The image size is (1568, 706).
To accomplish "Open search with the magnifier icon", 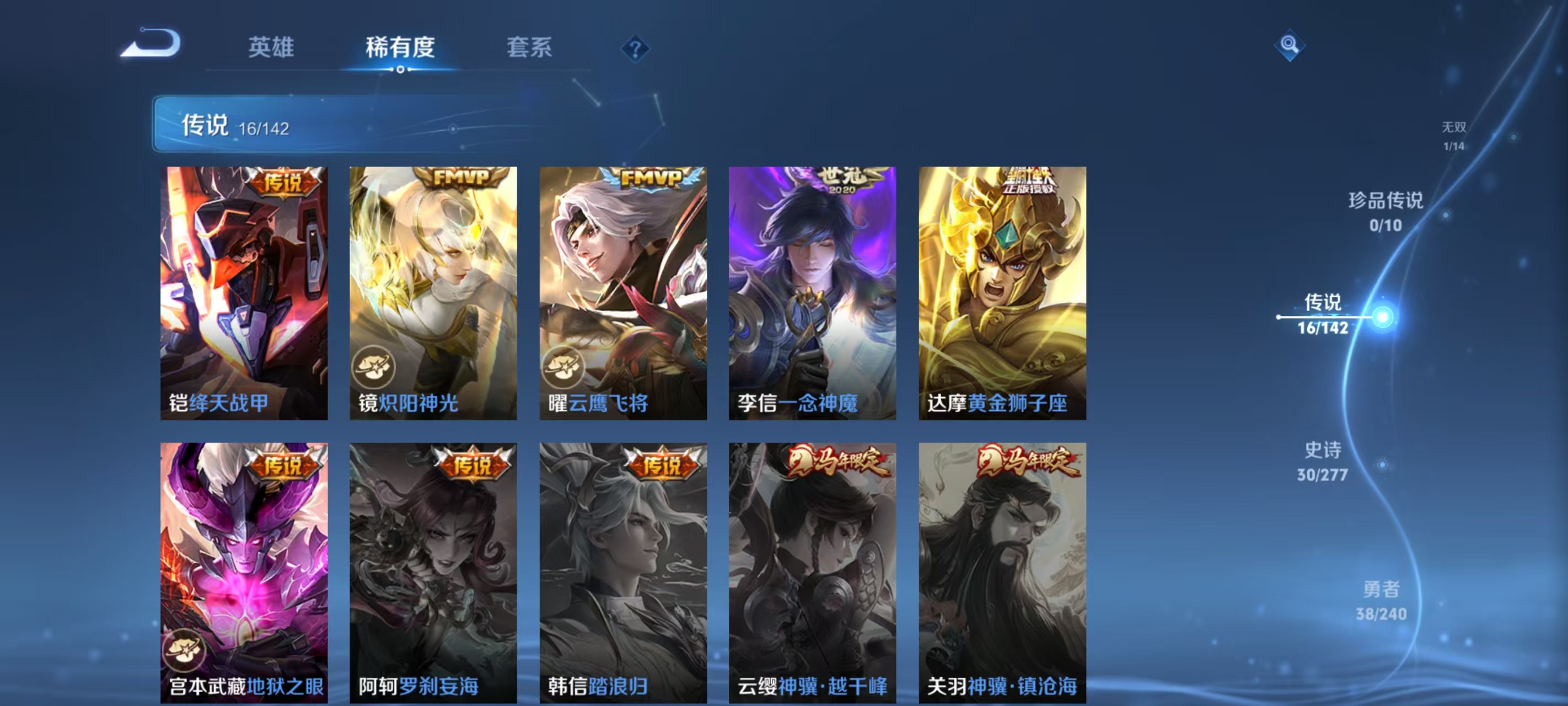I will point(1291,45).
